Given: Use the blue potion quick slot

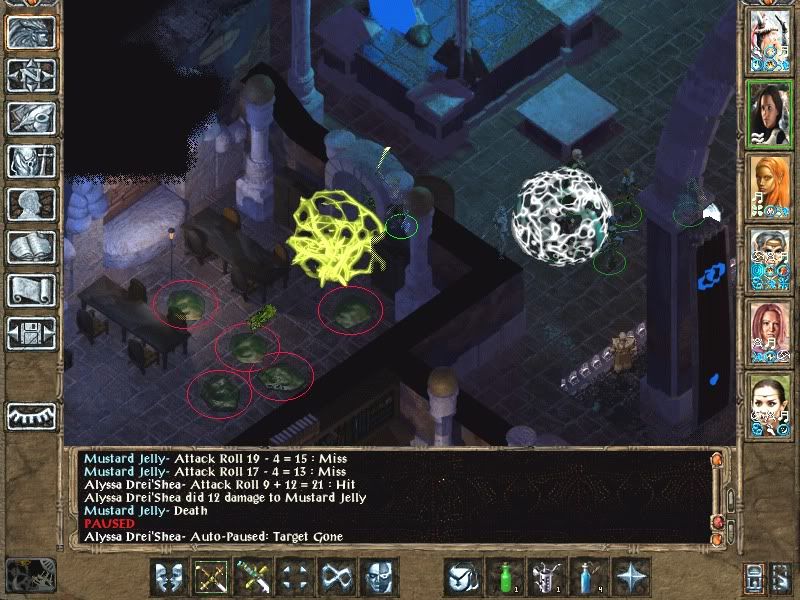Looking at the screenshot, I should tap(590, 577).
